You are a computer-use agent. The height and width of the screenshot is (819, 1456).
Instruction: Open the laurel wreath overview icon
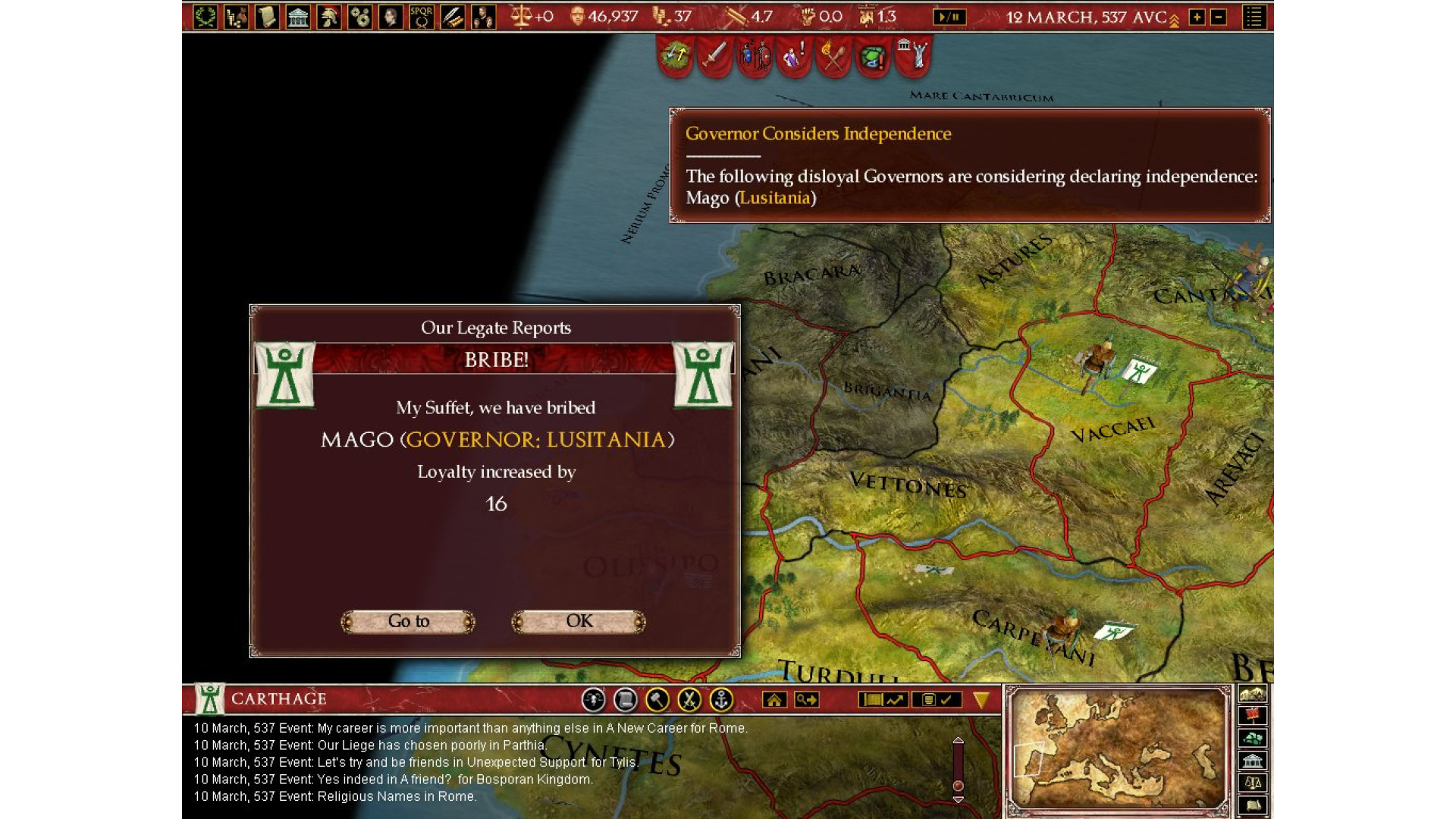coord(205,17)
